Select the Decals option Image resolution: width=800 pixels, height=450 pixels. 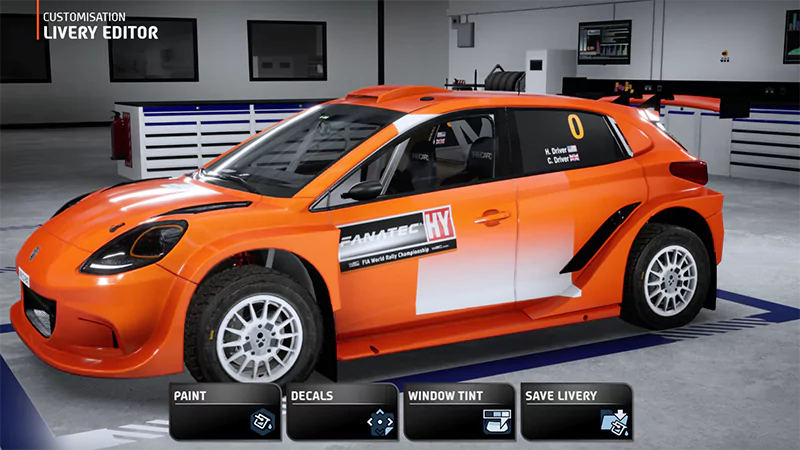(x=342, y=411)
